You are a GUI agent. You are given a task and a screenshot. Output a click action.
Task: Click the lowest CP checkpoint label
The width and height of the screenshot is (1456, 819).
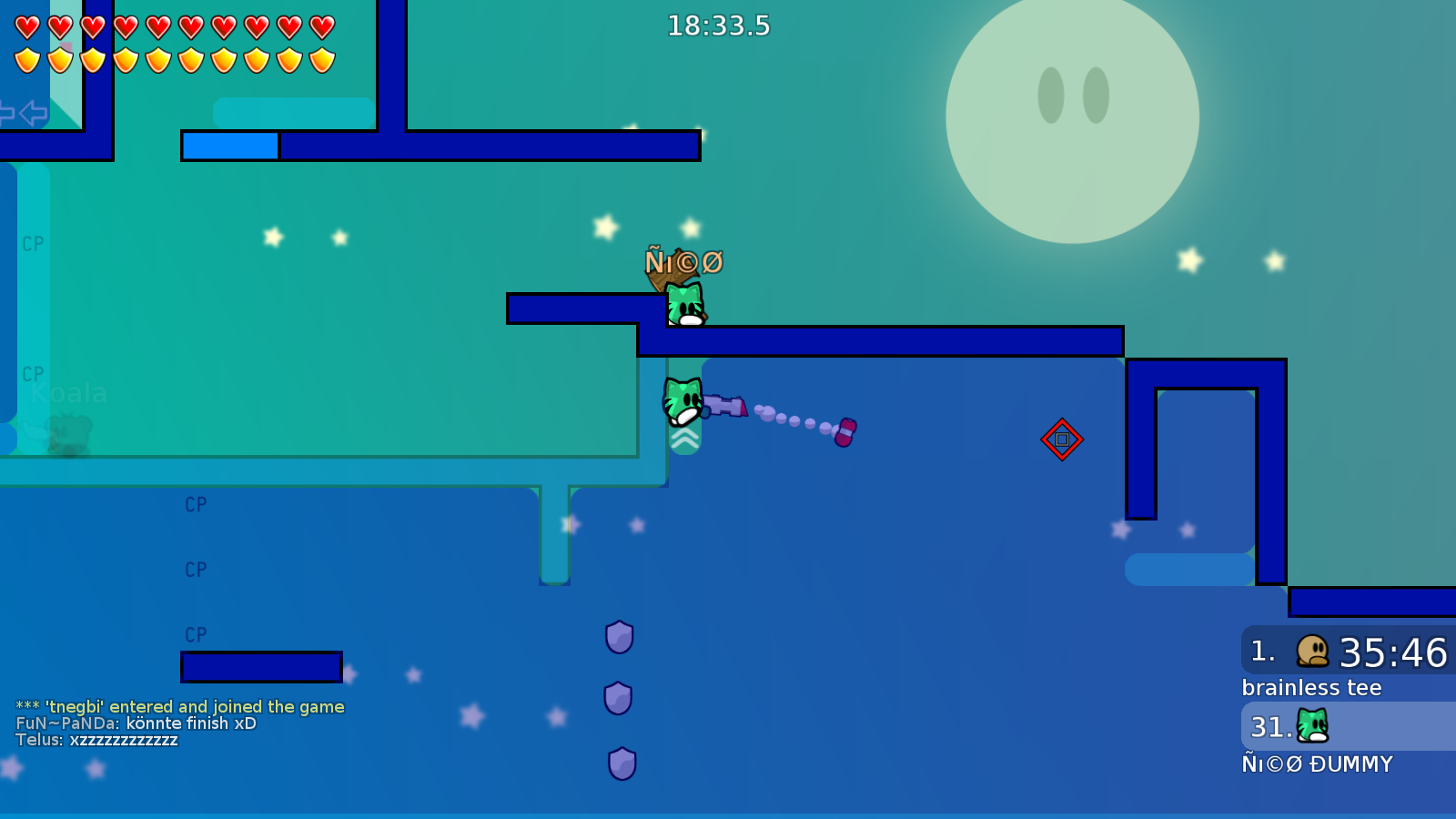click(195, 634)
